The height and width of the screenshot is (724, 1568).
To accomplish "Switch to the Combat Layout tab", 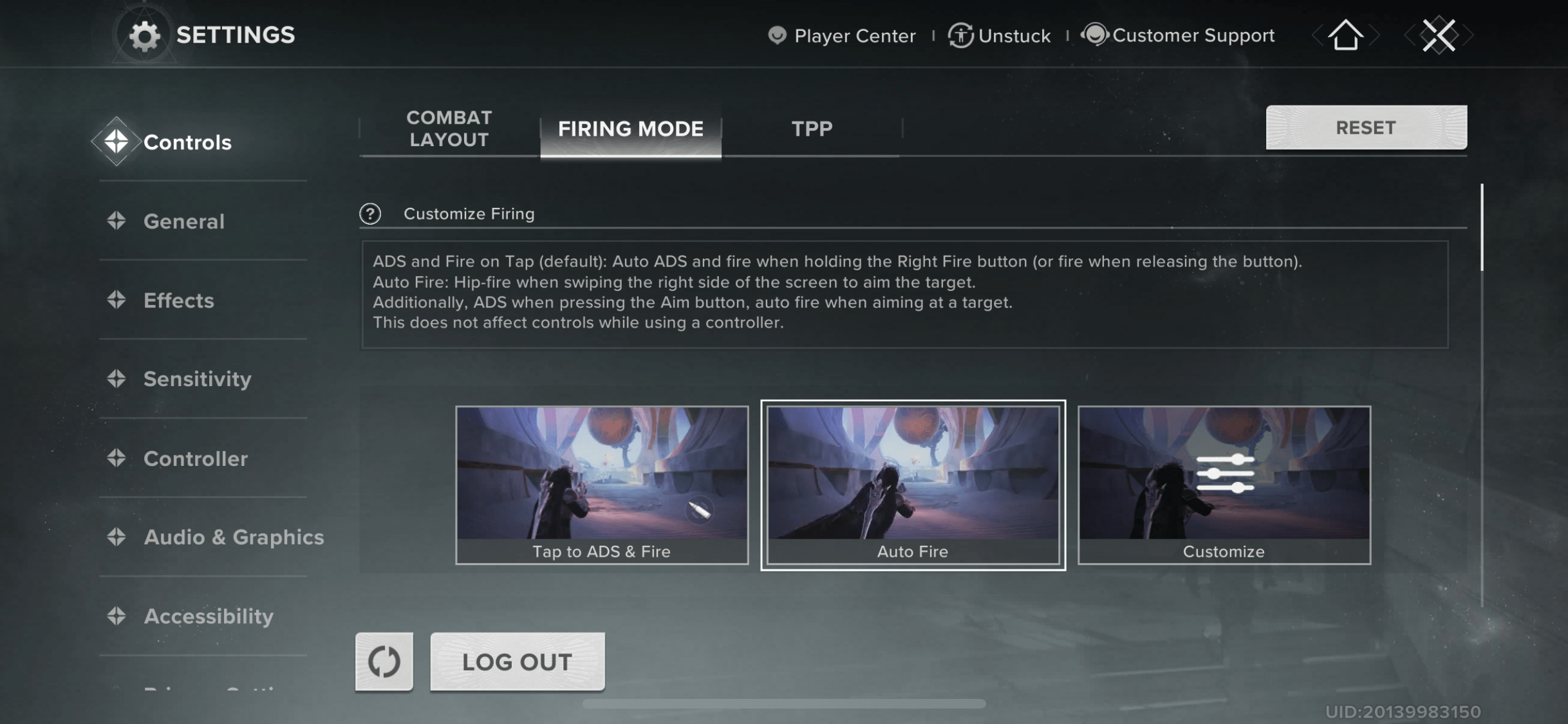I will 449,129.
